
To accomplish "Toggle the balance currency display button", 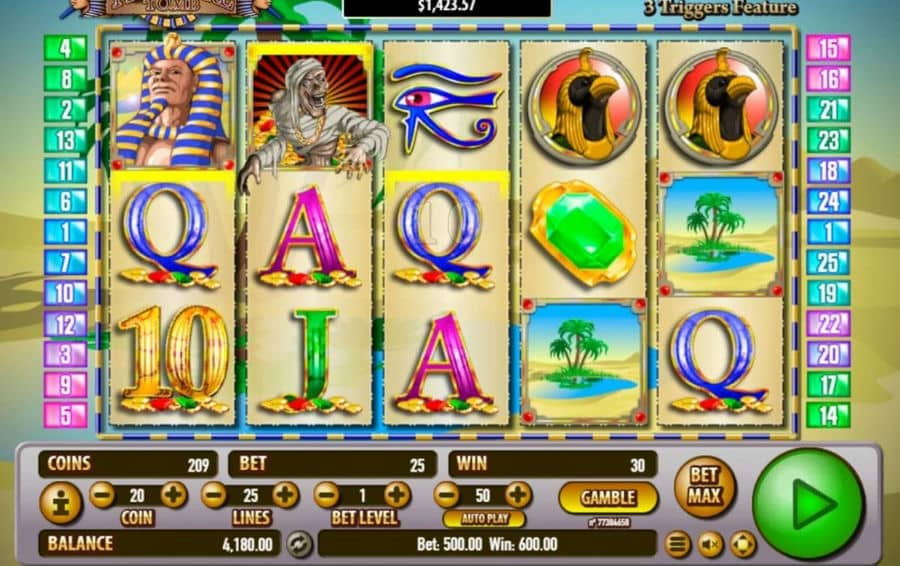I will pyautogui.click(x=298, y=544).
